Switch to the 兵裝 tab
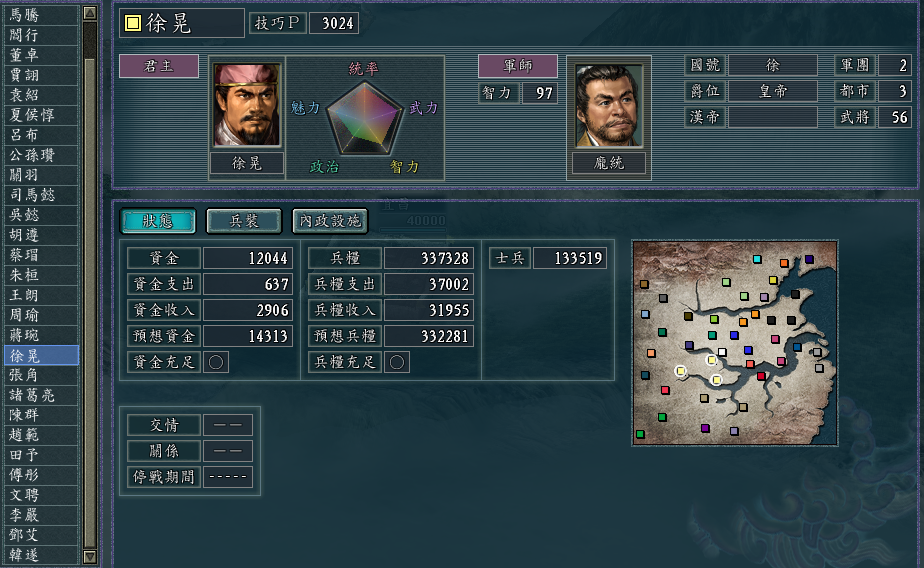The height and width of the screenshot is (568, 924). pyautogui.click(x=244, y=220)
